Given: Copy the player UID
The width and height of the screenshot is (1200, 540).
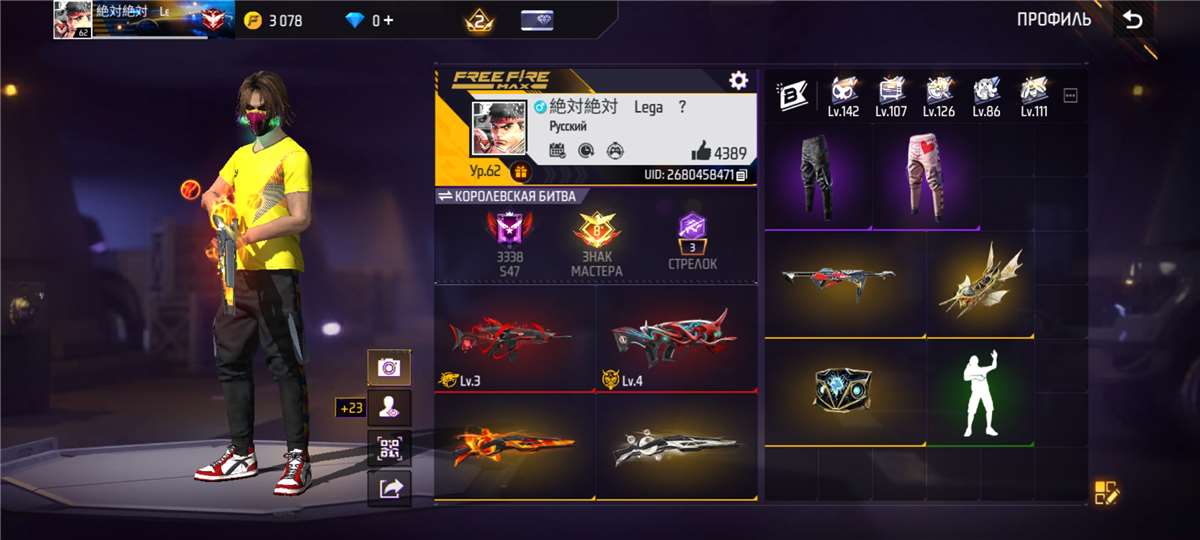Looking at the screenshot, I should (741, 175).
